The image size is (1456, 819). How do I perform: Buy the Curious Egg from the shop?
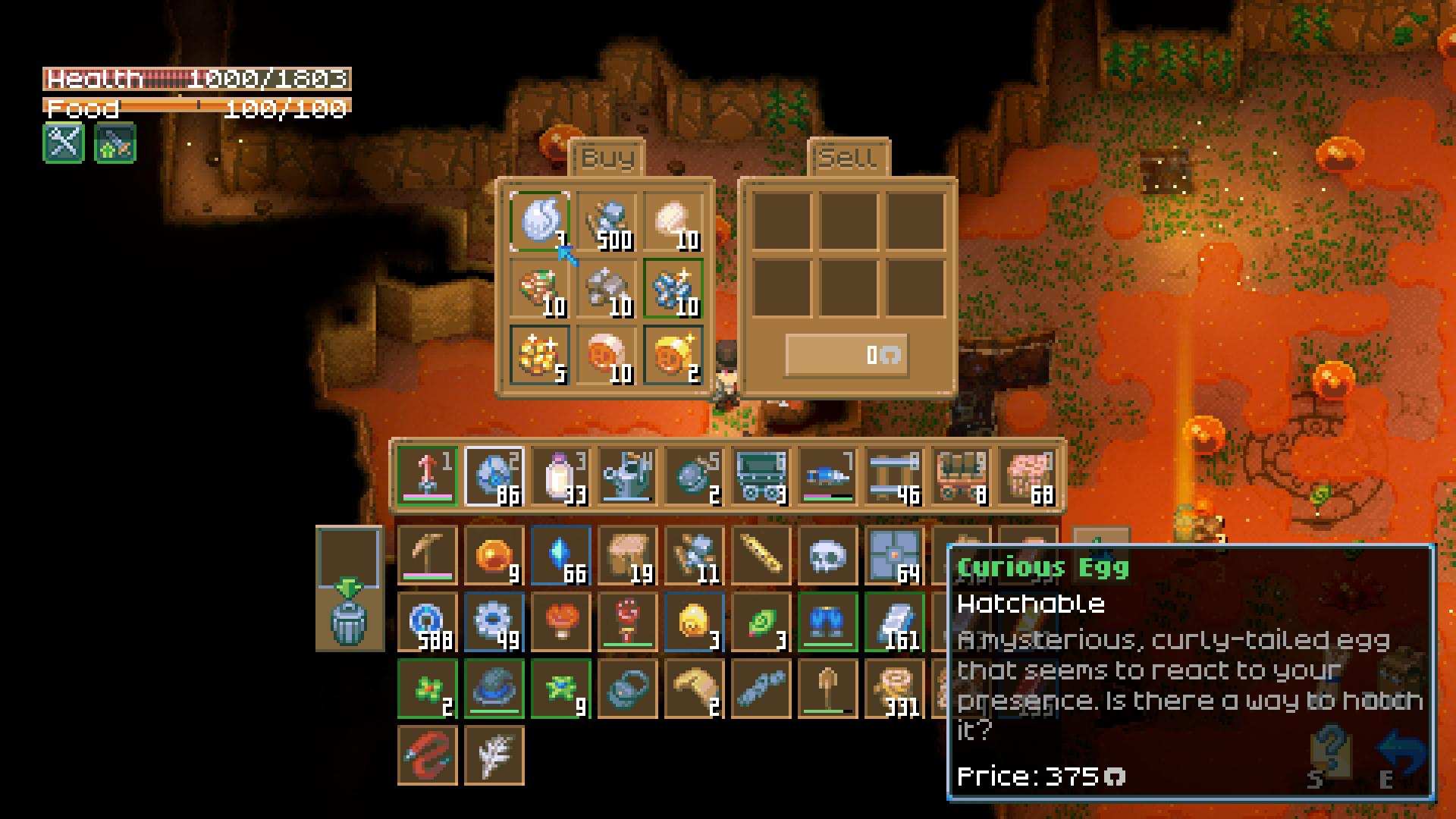539,221
